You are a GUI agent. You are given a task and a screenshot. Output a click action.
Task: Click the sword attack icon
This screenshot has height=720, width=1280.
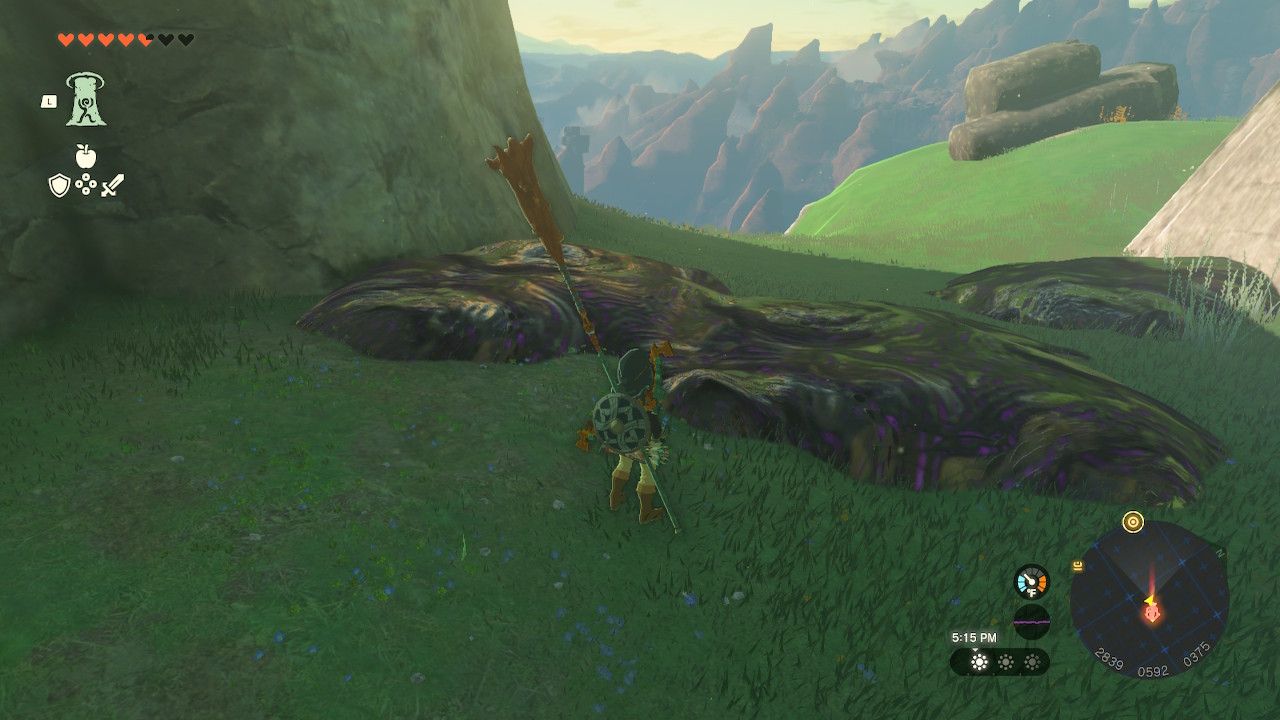pos(110,184)
